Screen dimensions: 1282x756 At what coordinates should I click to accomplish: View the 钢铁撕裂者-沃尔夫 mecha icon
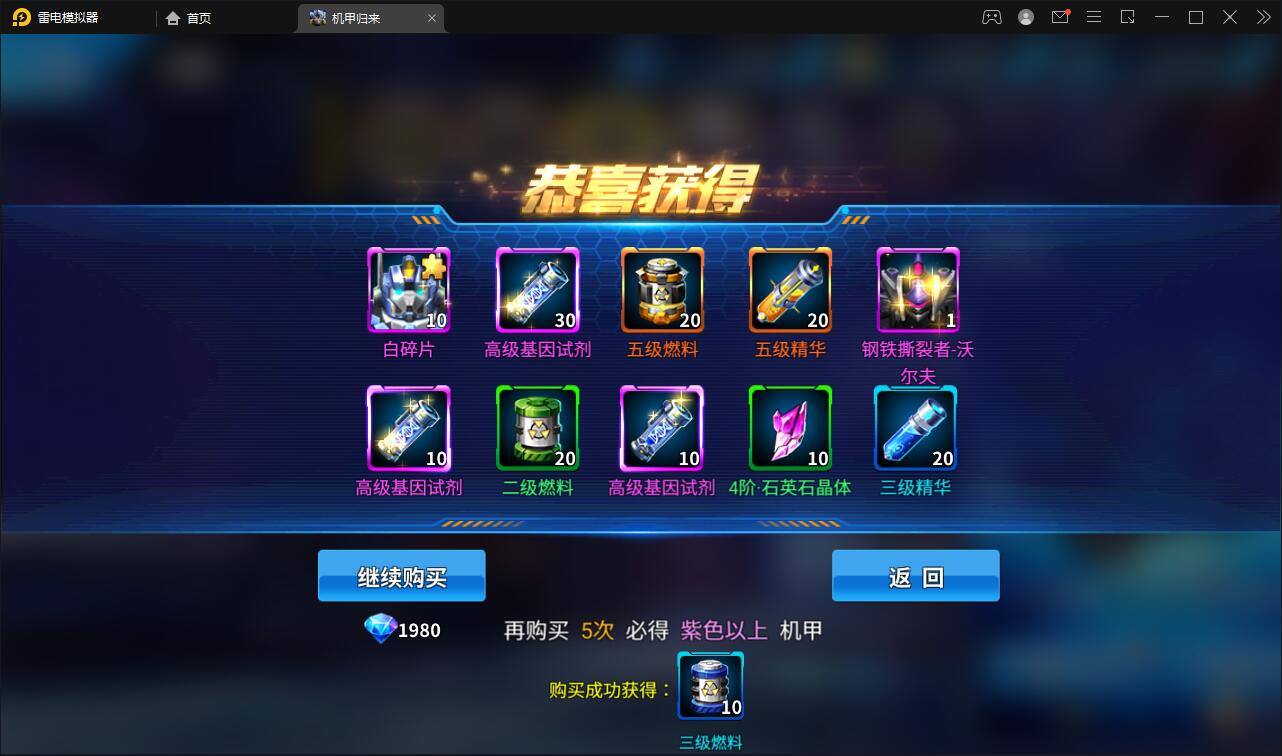coord(916,291)
